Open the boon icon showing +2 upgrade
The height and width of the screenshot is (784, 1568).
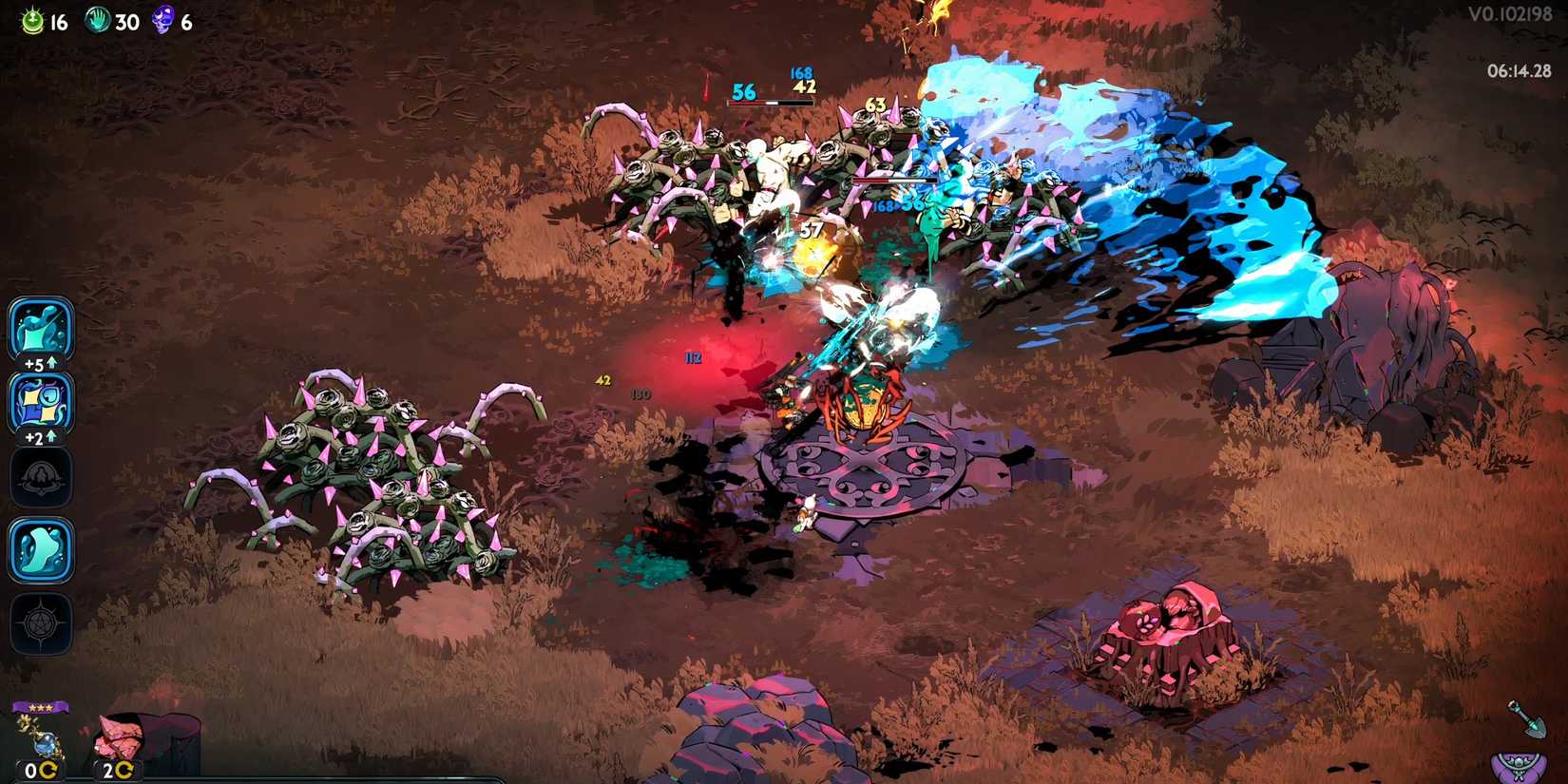coord(40,404)
